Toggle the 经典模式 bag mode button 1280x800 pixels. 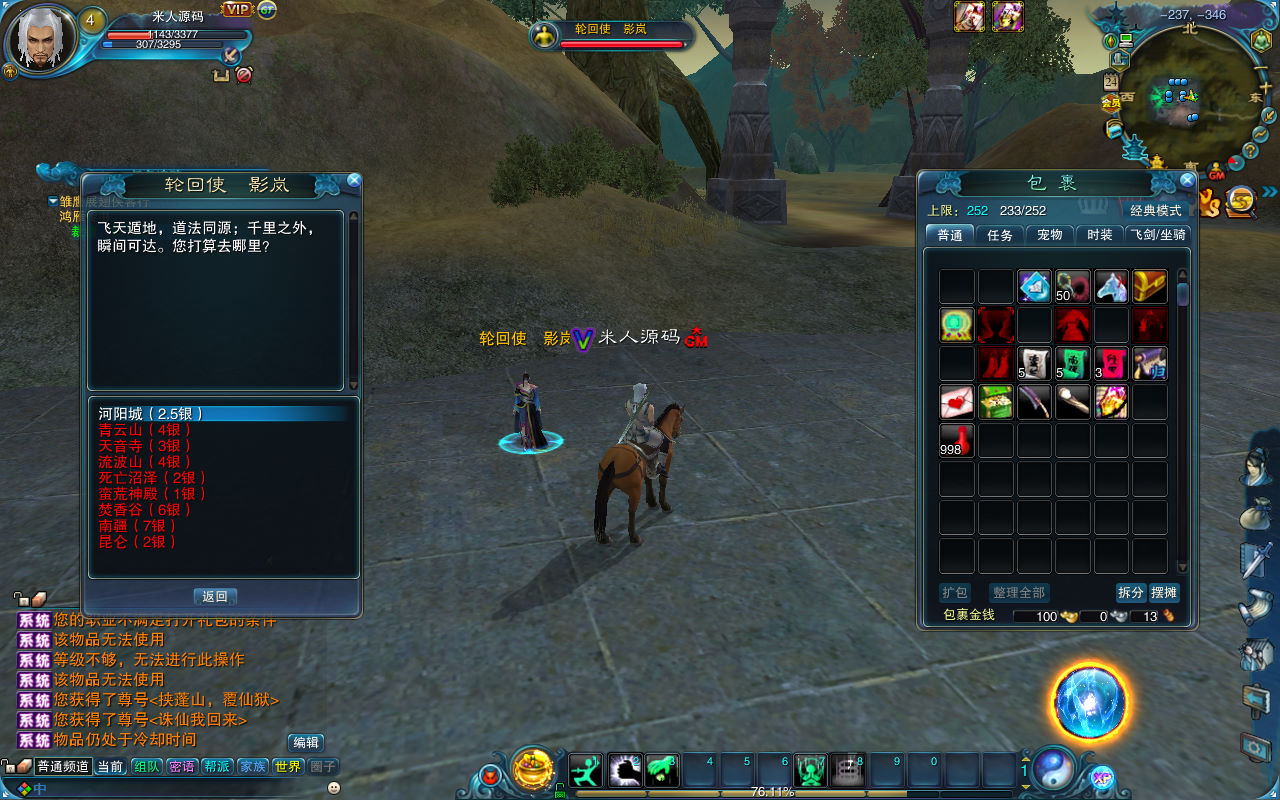point(1156,211)
